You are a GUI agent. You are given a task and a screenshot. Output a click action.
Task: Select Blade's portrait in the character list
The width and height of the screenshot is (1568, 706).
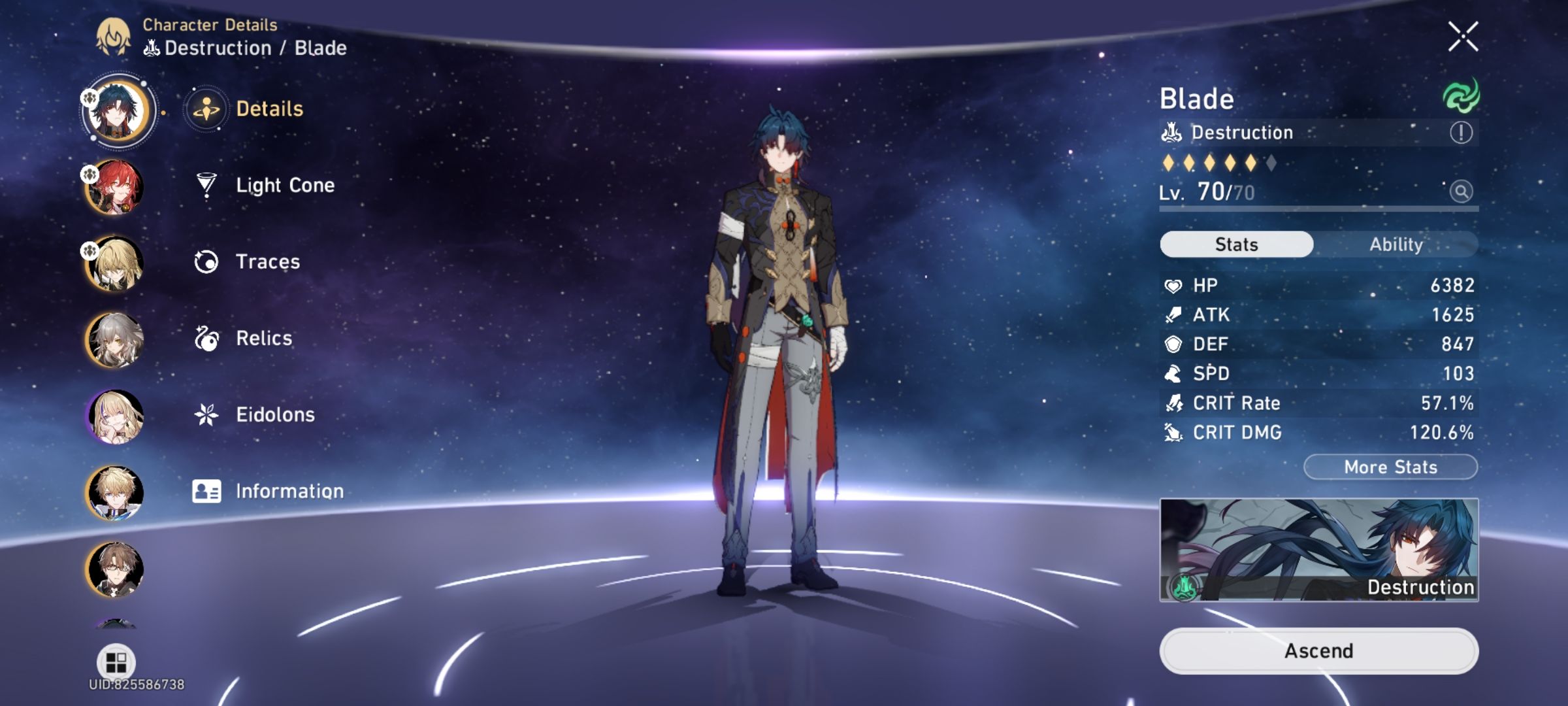pos(116,109)
